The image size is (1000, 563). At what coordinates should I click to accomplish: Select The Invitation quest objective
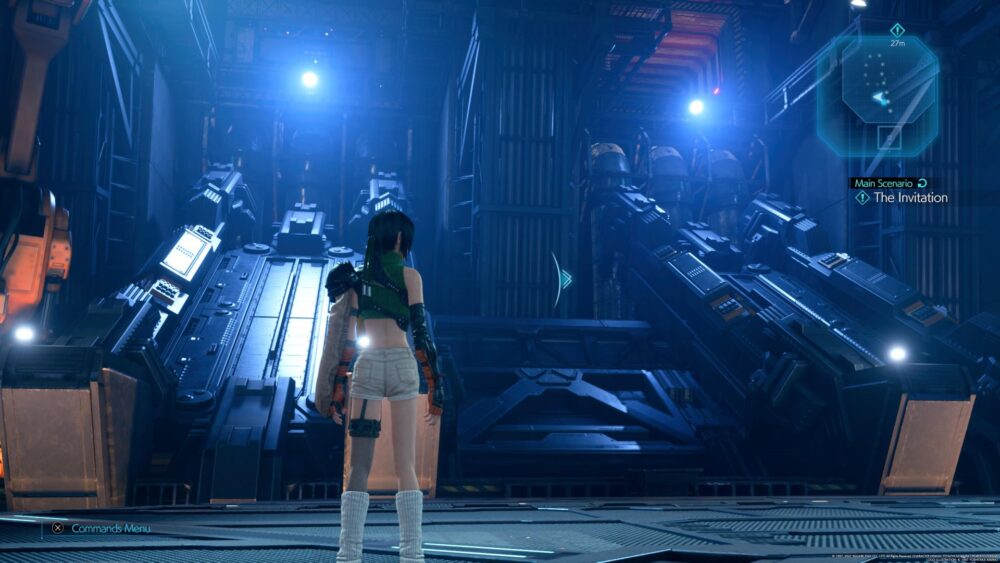pos(909,198)
